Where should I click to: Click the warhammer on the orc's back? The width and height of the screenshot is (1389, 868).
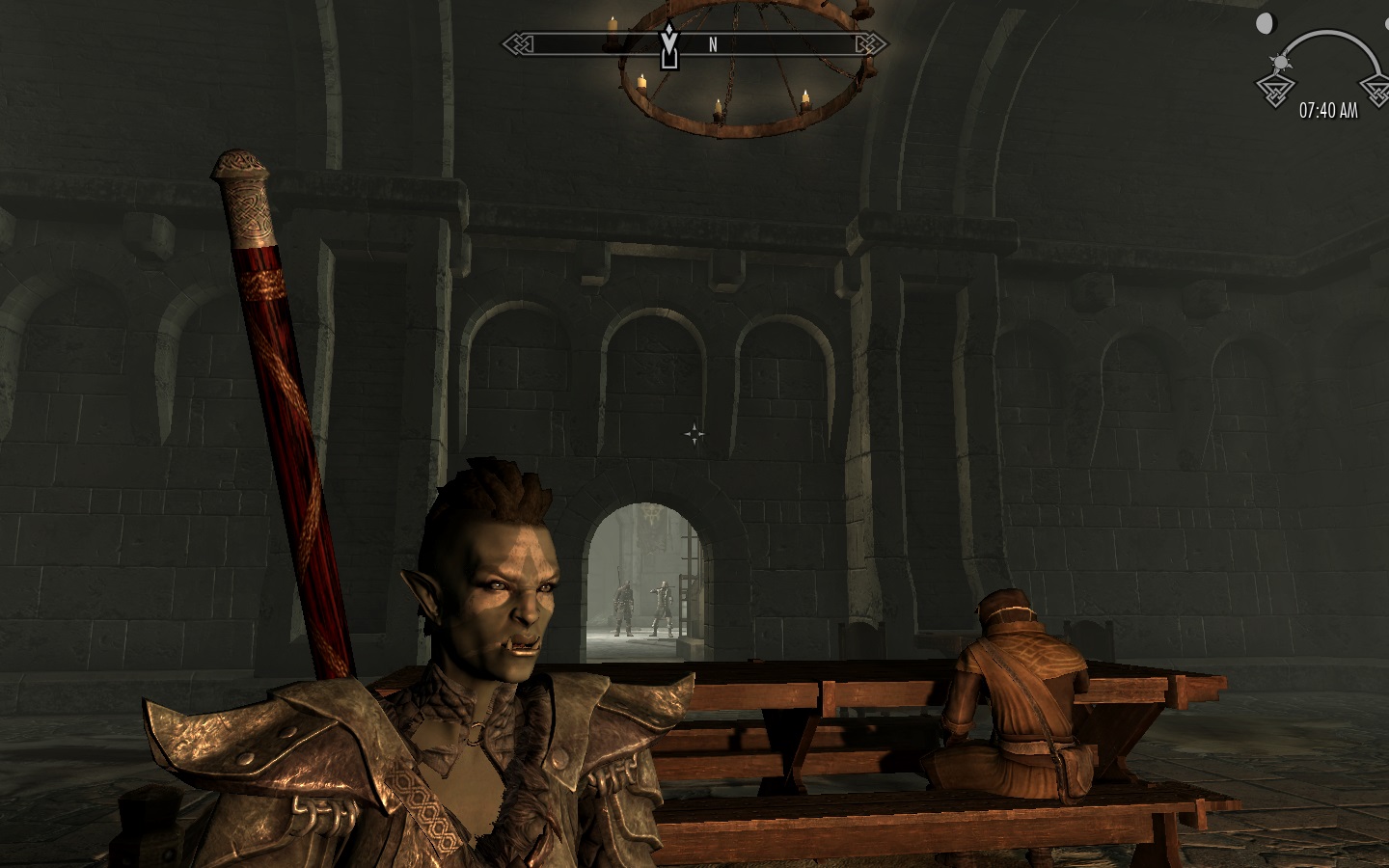(289, 405)
